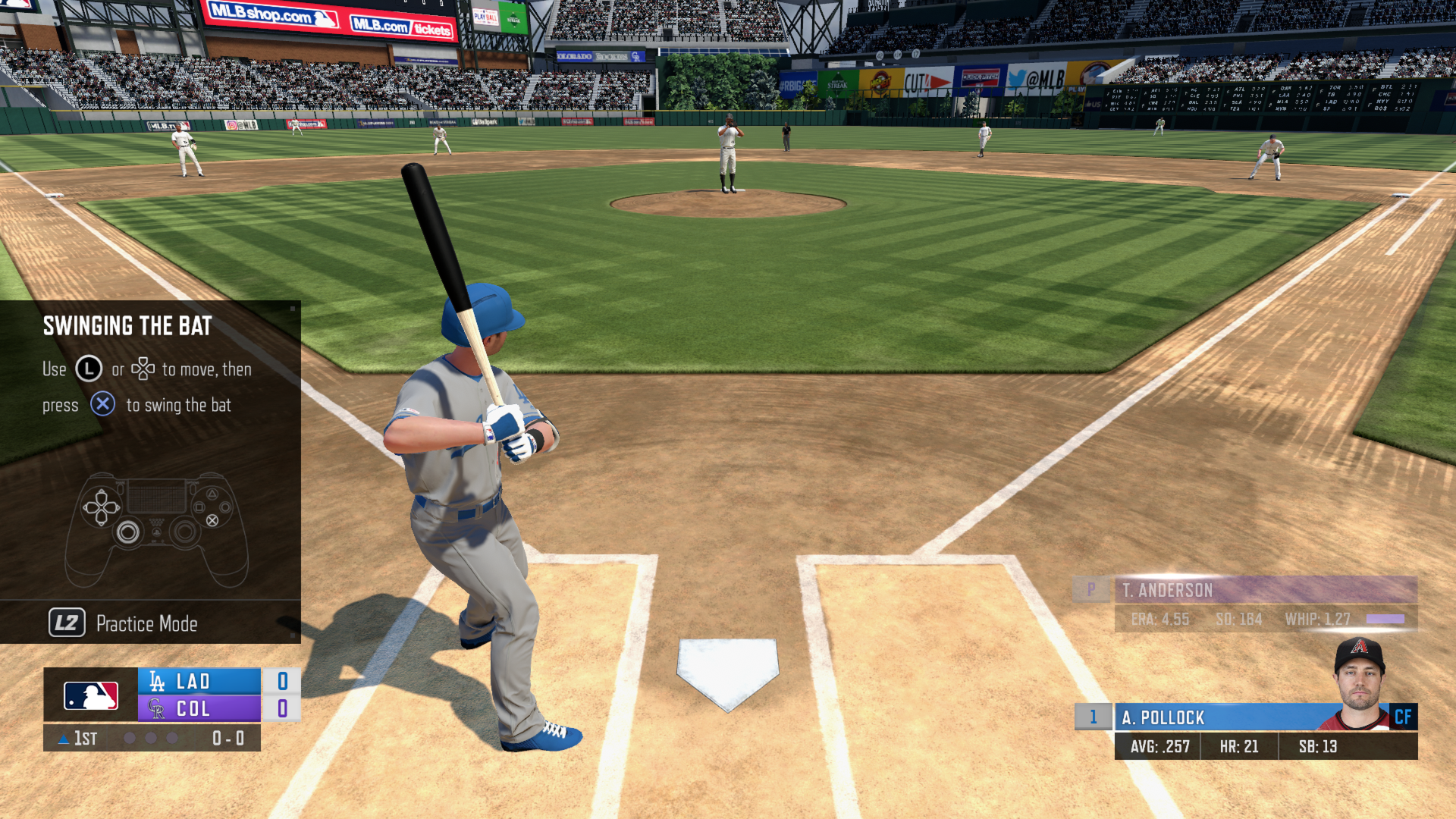This screenshot has height=819, width=1456.
Task: Click the X button icon in swing instructions
Action: [103, 404]
